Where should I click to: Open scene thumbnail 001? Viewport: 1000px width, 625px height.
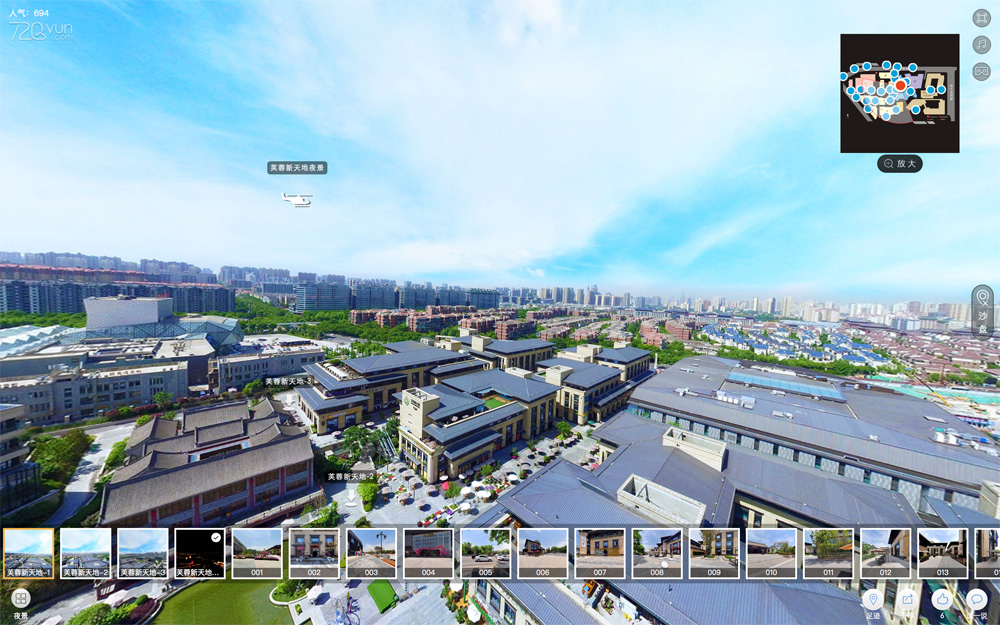tap(257, 553)
